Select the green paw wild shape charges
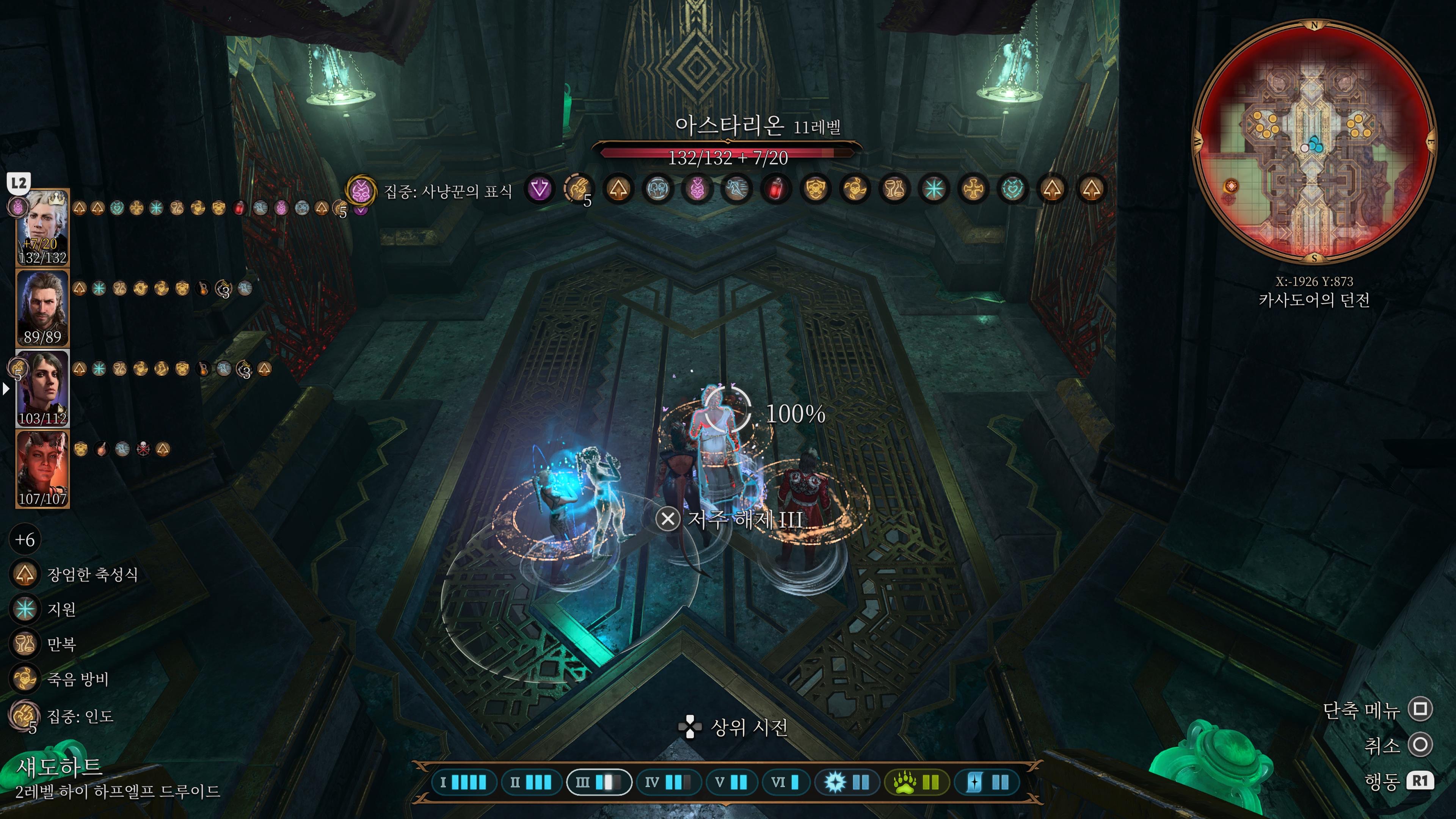Image resolution: width=1456 pixels, height=819 pixels. (x=916, y=782)
